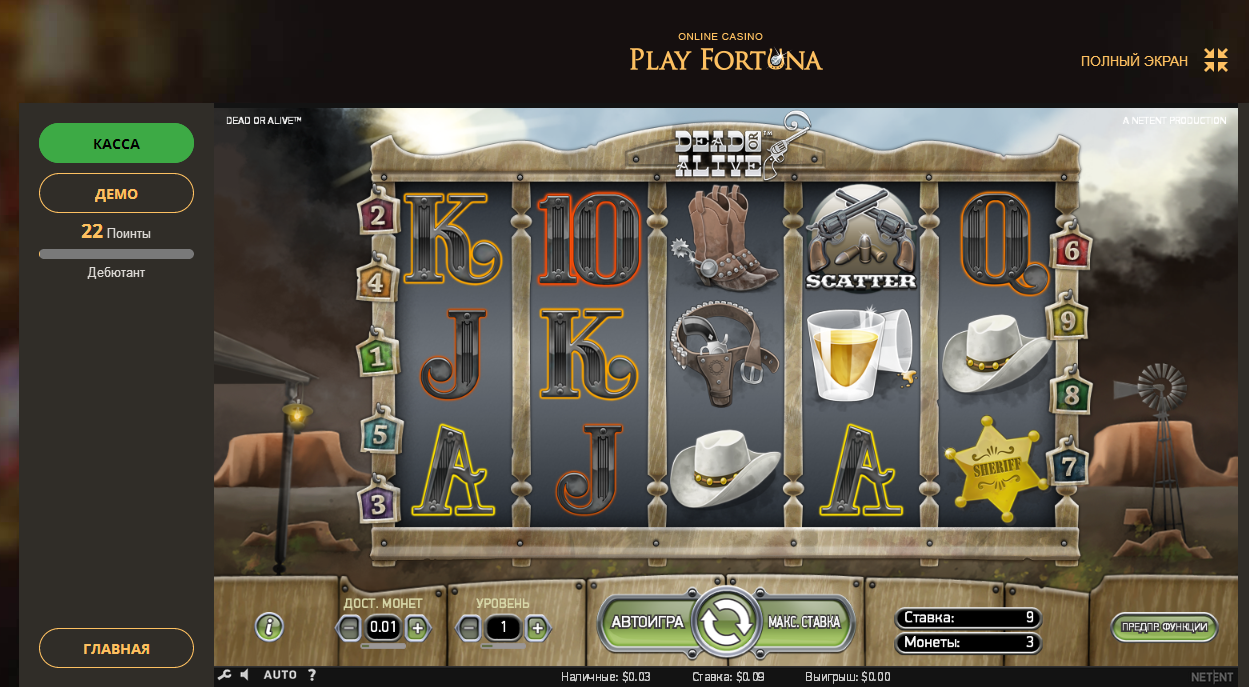
Task: Open the КАССА cashier
Action: (116, 143)
